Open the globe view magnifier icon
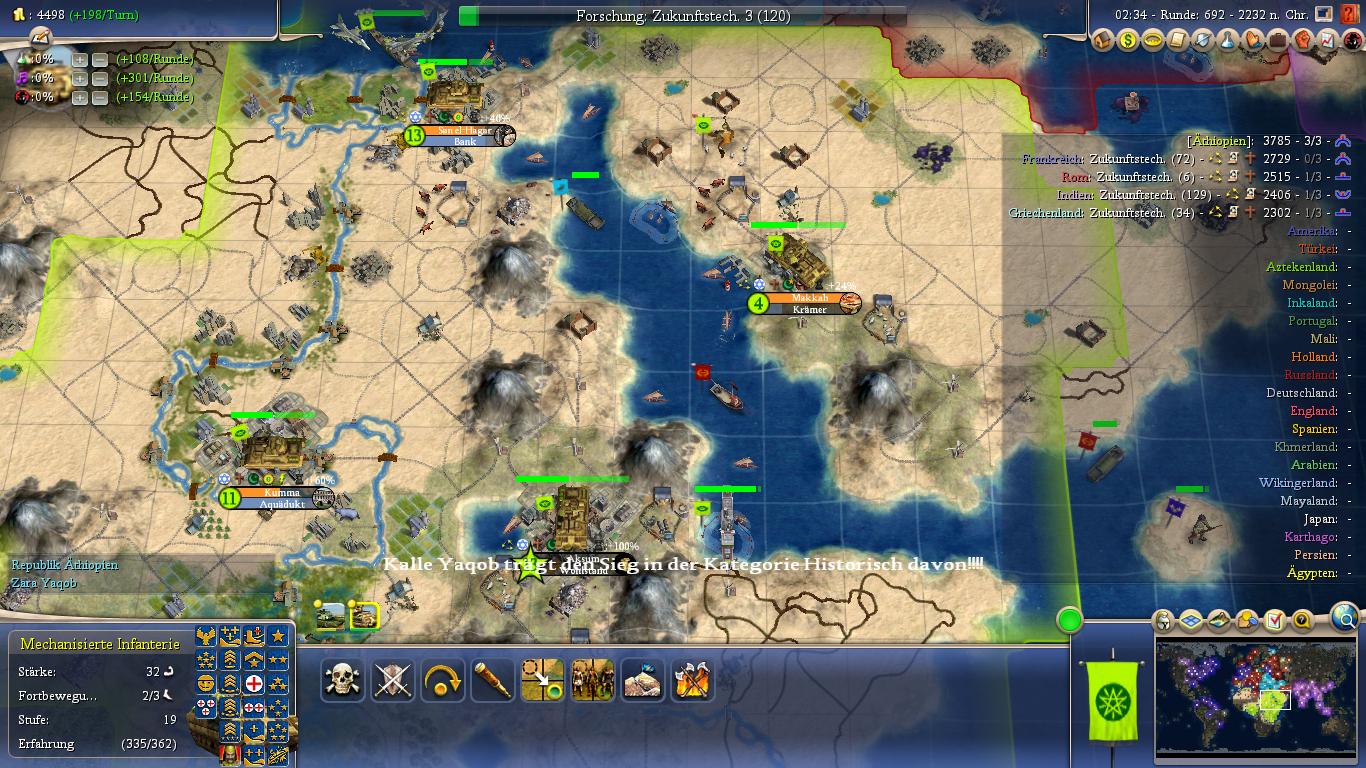This screenshot has width=1366, height=768. click(1344, 620)
